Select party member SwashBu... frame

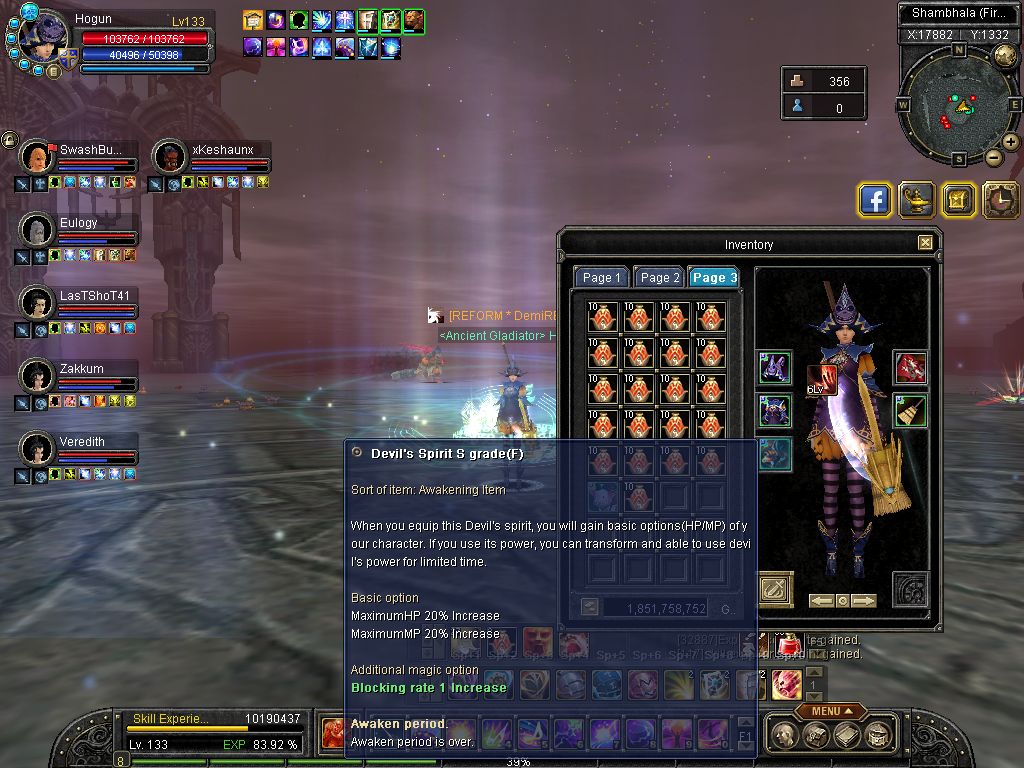[78, 157]
